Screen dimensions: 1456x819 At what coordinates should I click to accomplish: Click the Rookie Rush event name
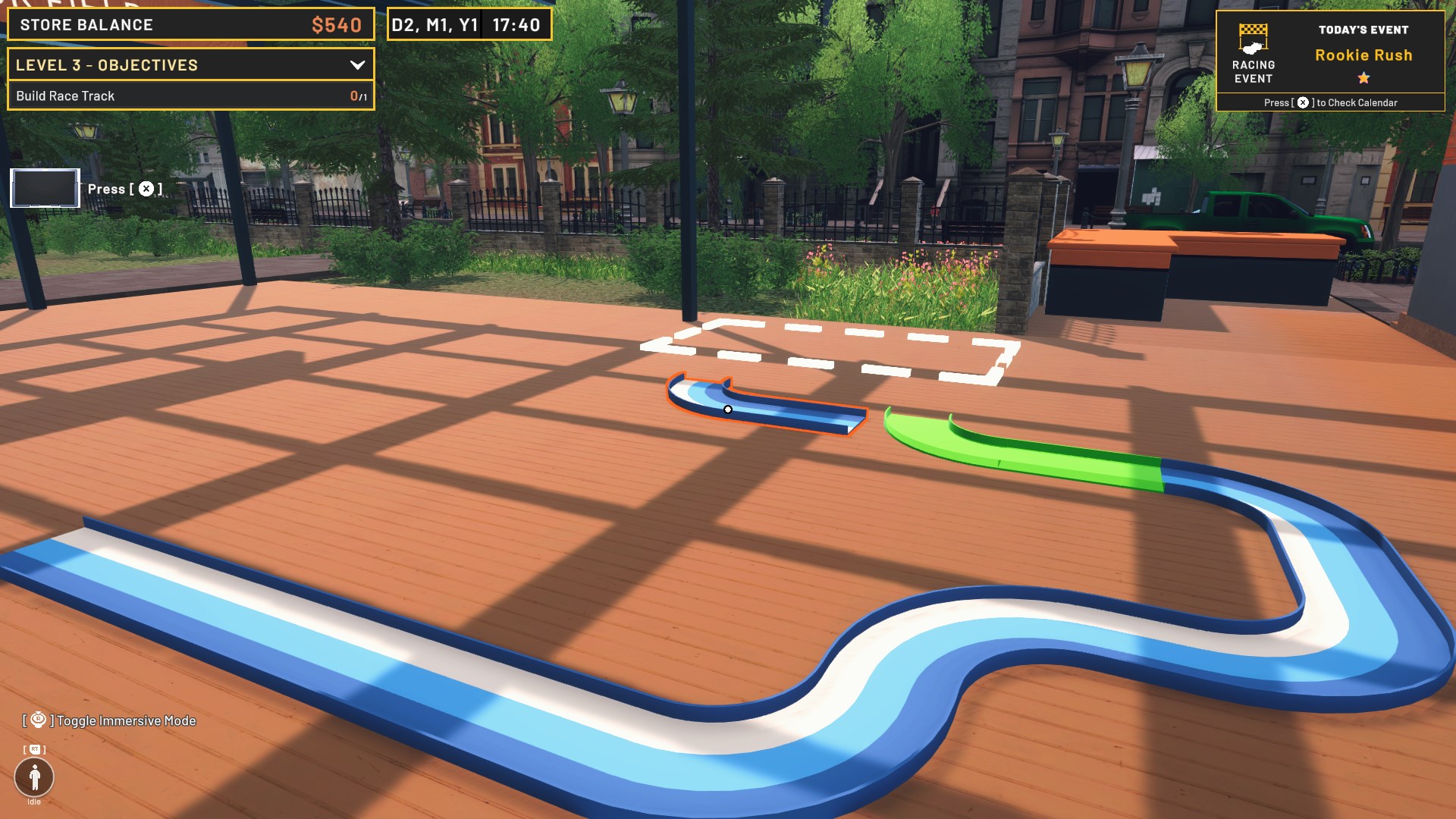coord(1363,55)
